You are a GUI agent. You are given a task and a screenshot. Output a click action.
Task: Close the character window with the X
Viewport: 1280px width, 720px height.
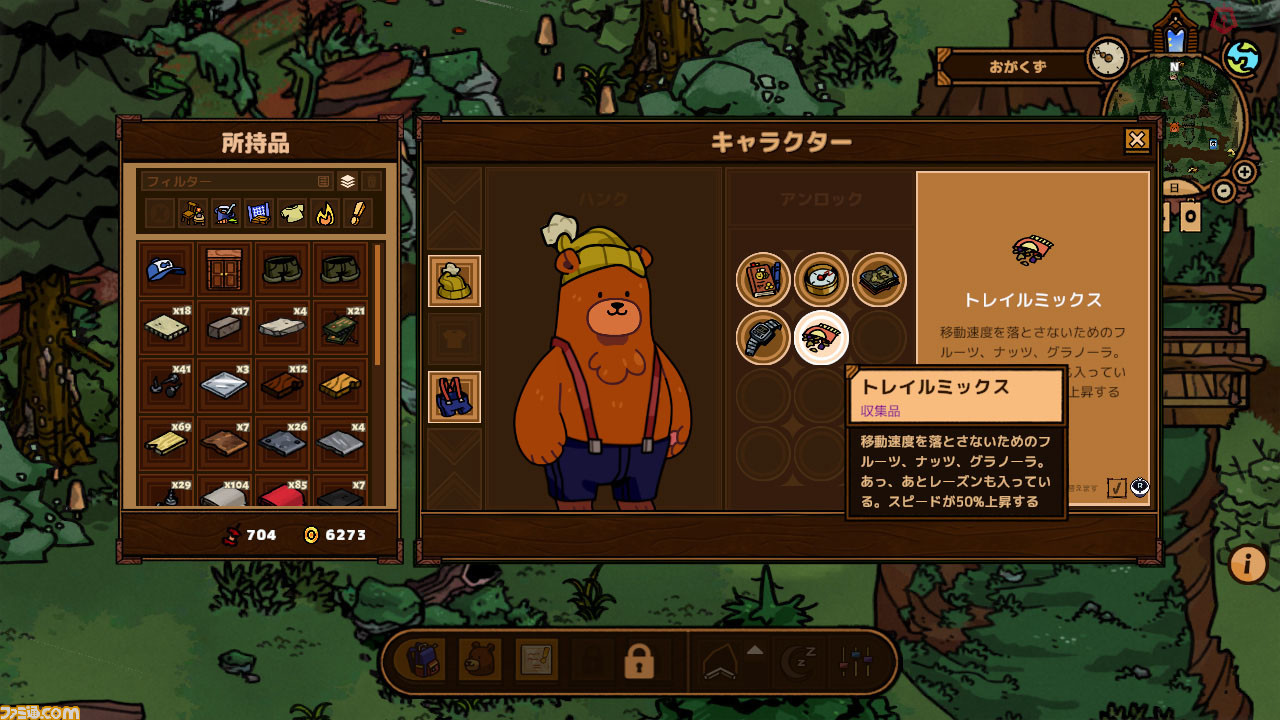1135,140
